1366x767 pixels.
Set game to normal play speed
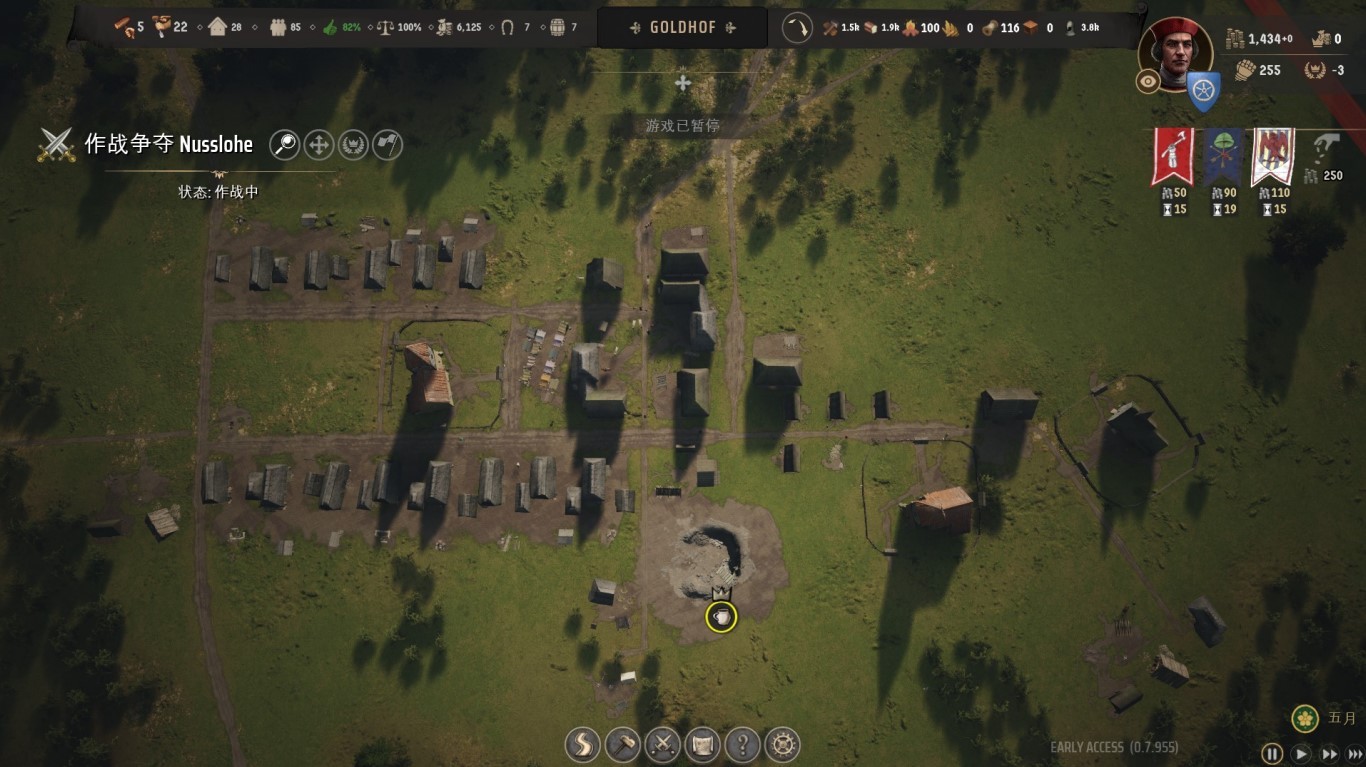[1301, 754]
